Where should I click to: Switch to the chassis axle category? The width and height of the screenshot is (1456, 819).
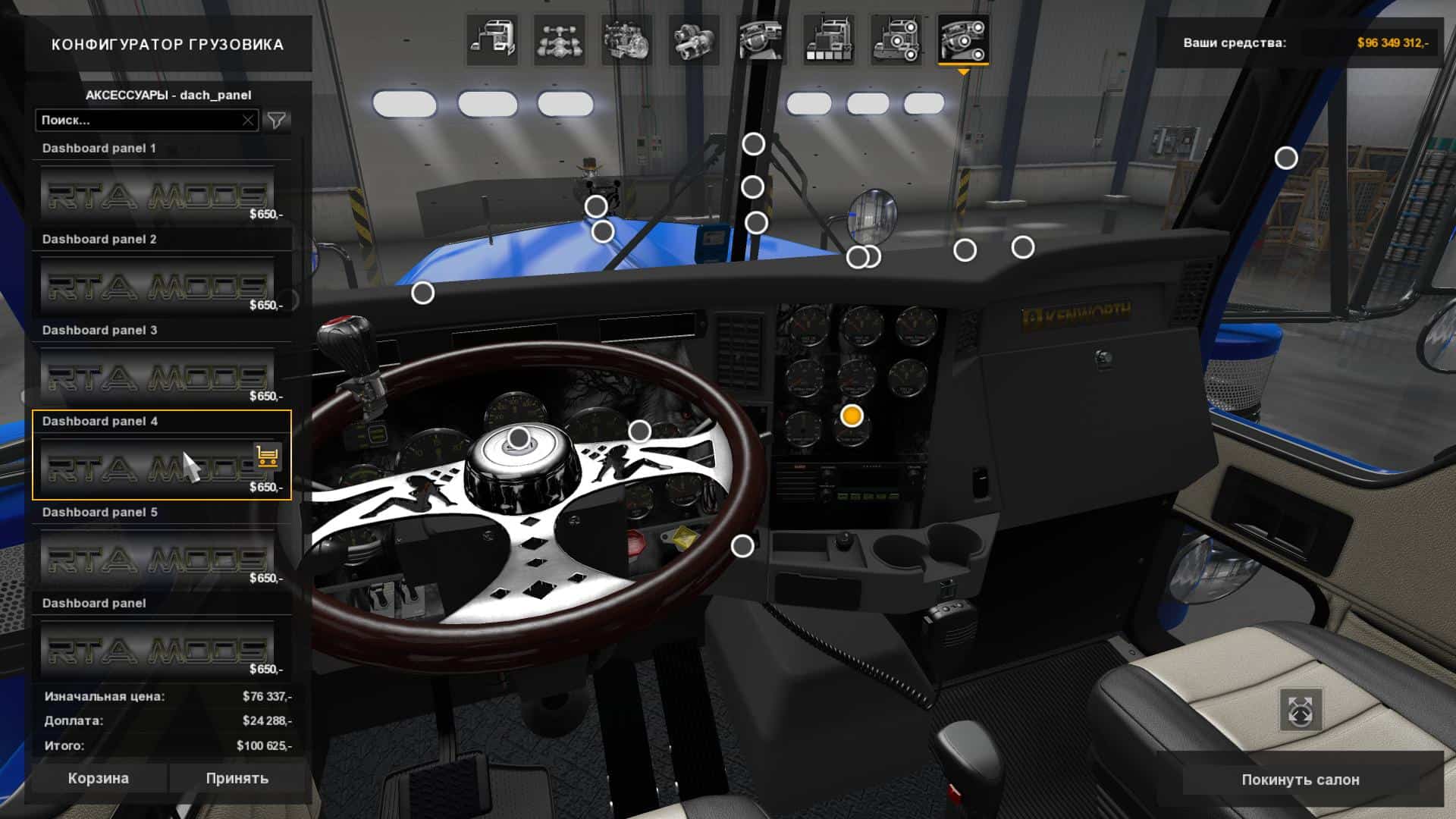(x=559, y=39)
